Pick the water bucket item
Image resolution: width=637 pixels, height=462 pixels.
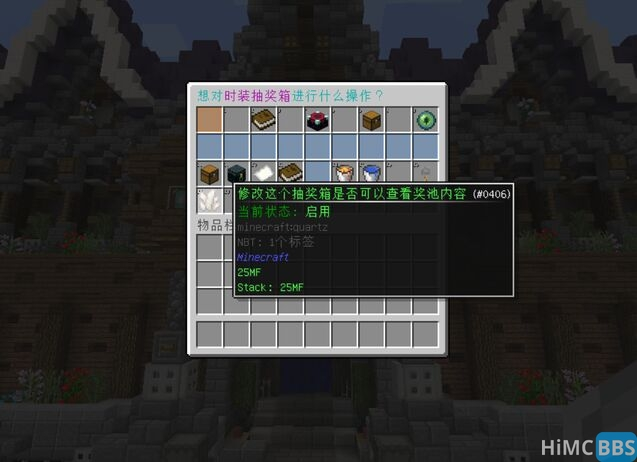pos(371,173)
